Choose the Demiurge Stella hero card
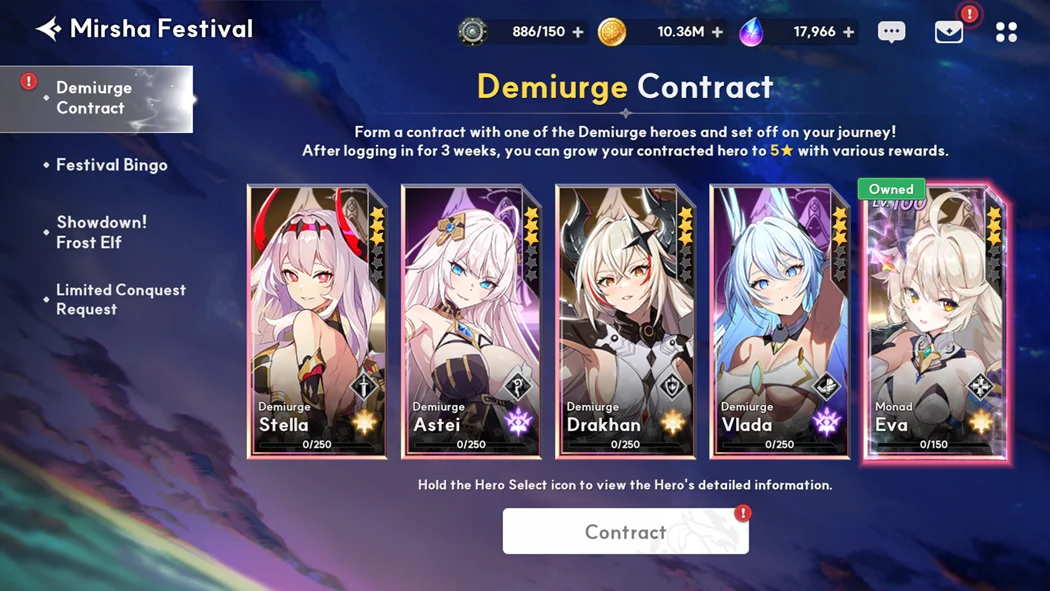The height and width of the screenshot is (591, 1050). click(x=317, y=321)
